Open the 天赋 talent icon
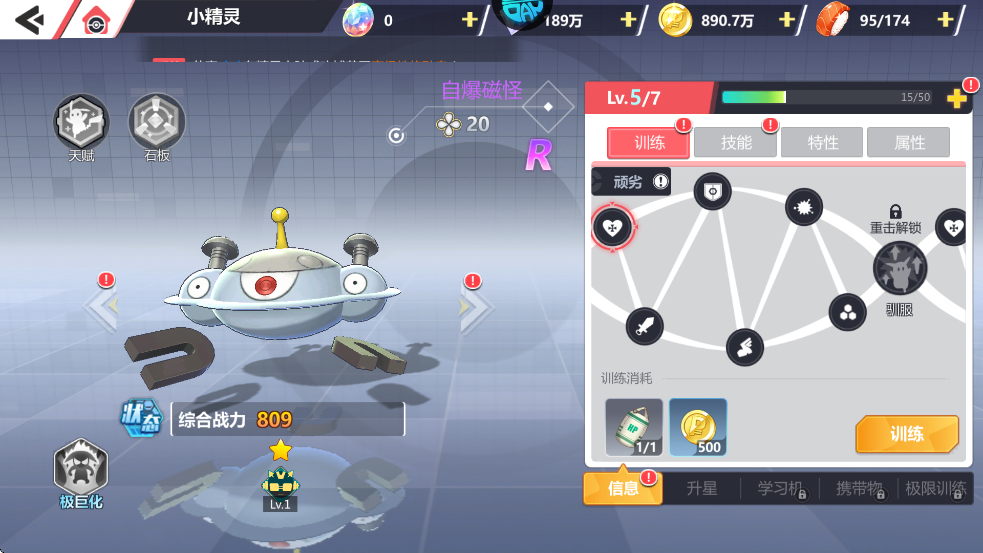This screenshot has width=983, height=553. [x=81, y=123]
